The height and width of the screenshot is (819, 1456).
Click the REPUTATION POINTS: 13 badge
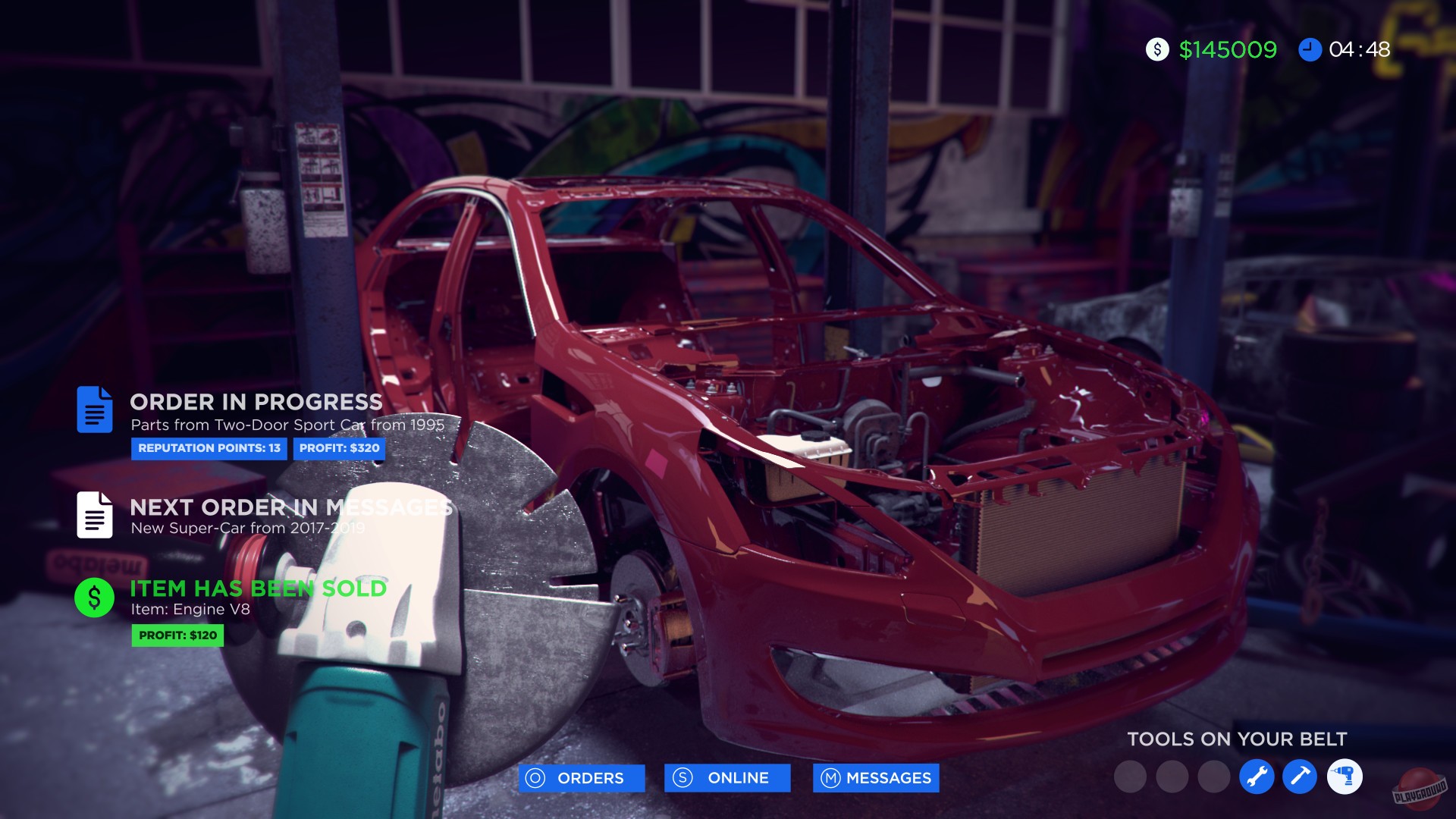point(209,449)
